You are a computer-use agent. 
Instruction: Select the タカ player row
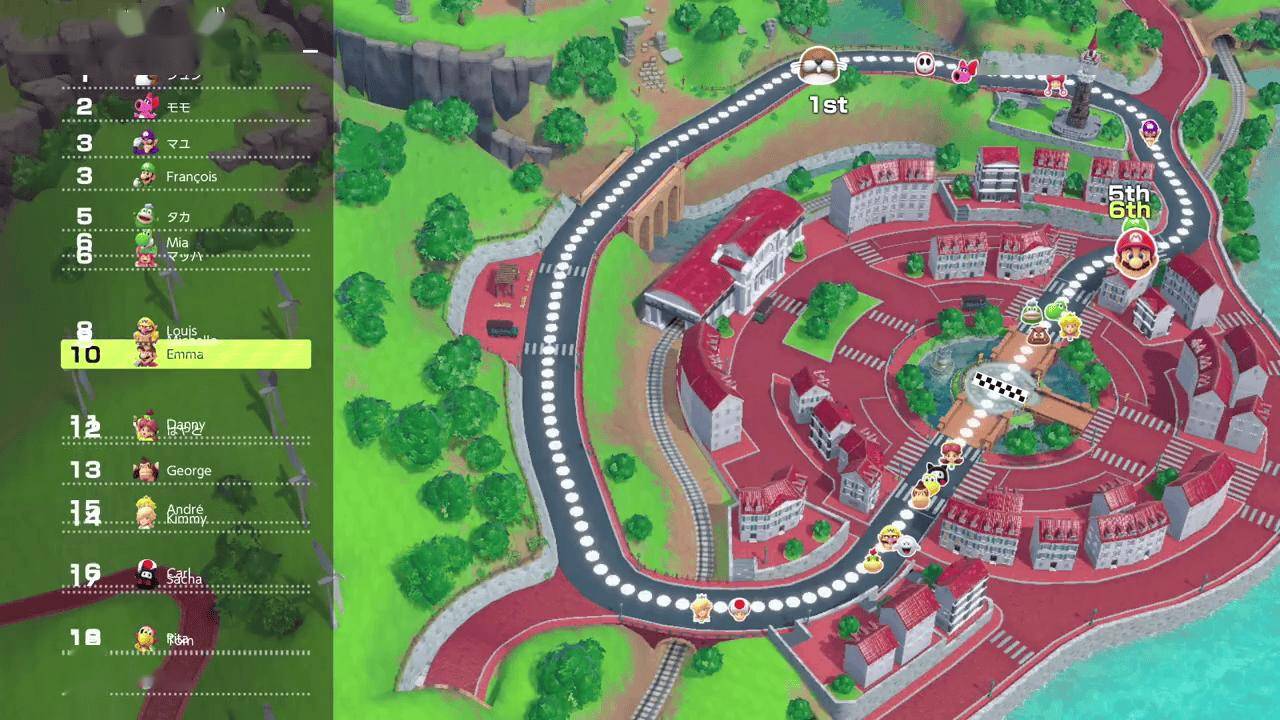(x=186, y=217)
